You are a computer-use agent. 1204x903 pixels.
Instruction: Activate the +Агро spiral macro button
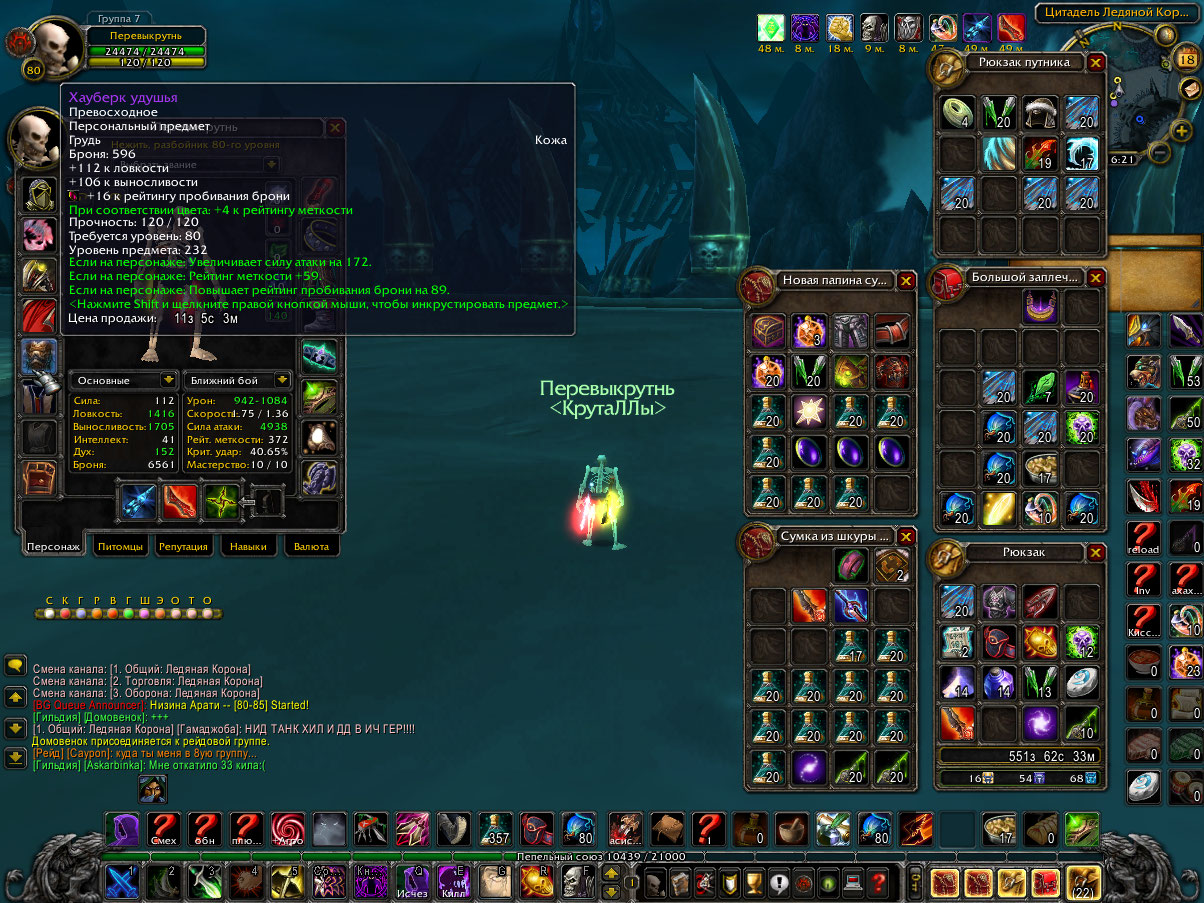click(288, 829)
